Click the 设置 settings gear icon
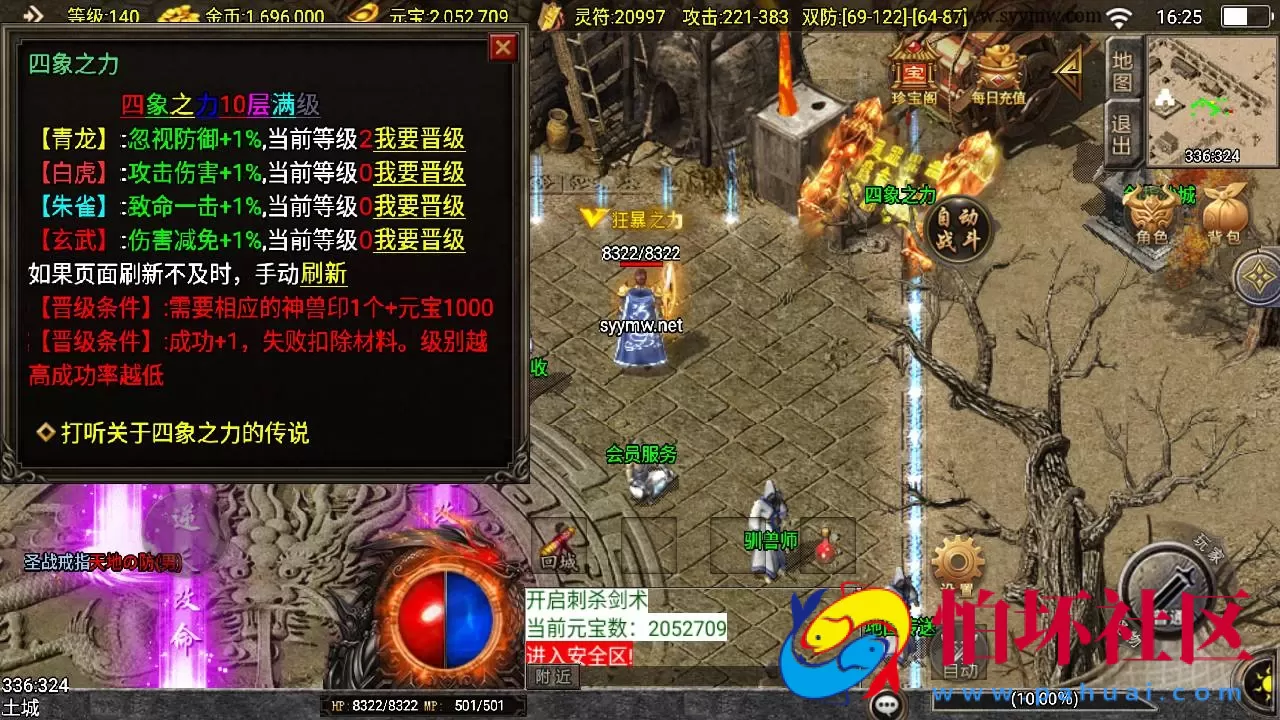 957,560
